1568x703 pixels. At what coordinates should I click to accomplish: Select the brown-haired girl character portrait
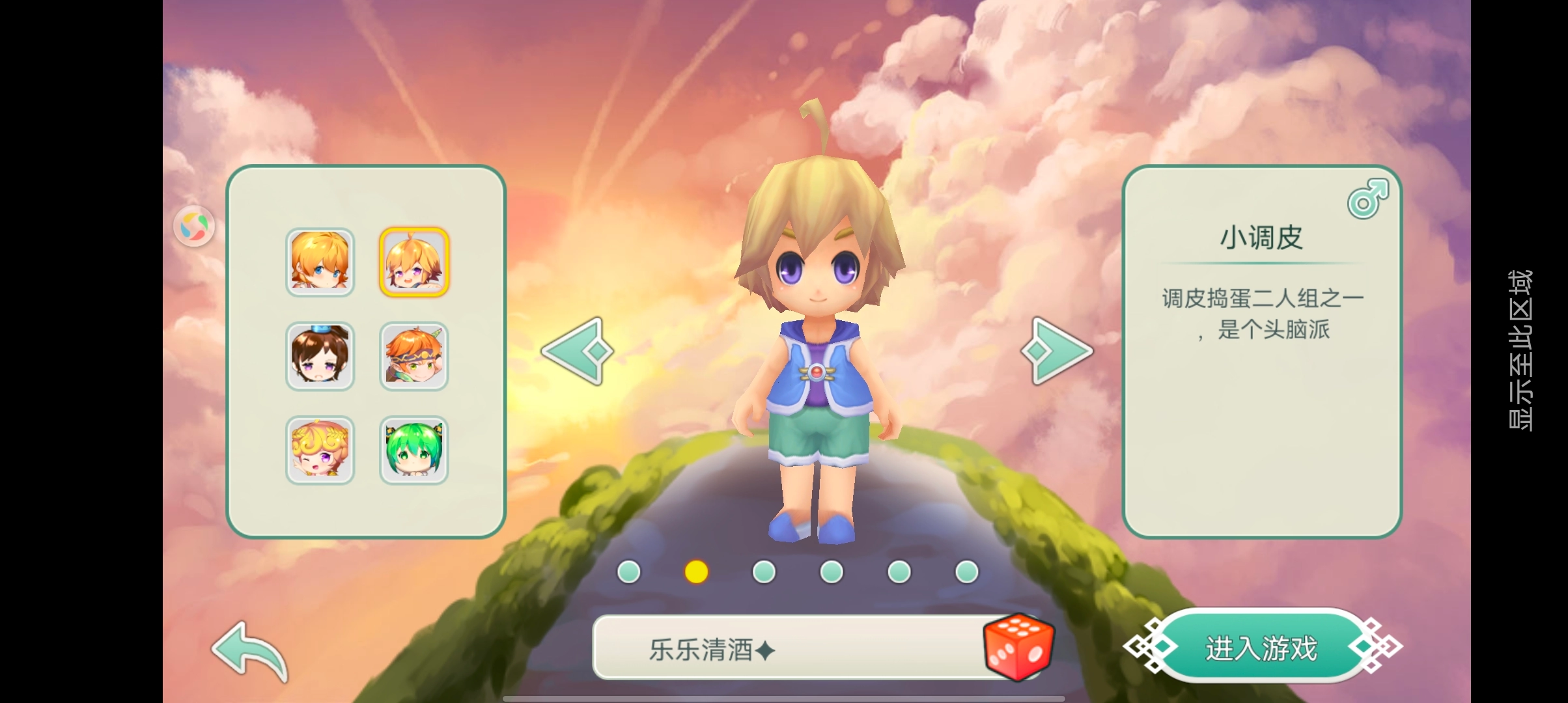point(320,356)
